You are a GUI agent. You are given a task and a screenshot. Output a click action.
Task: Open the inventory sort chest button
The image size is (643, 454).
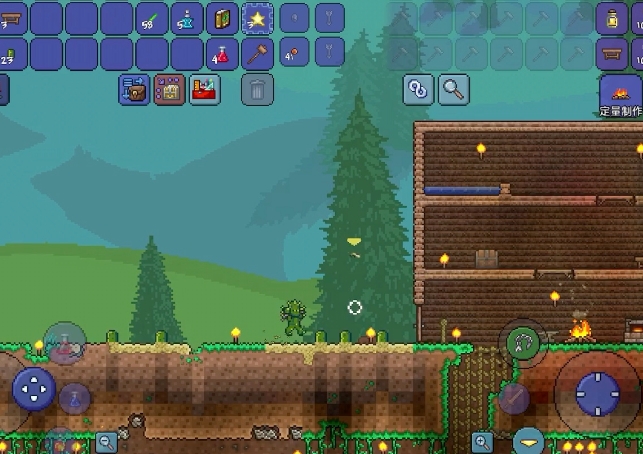click(169, 90)
